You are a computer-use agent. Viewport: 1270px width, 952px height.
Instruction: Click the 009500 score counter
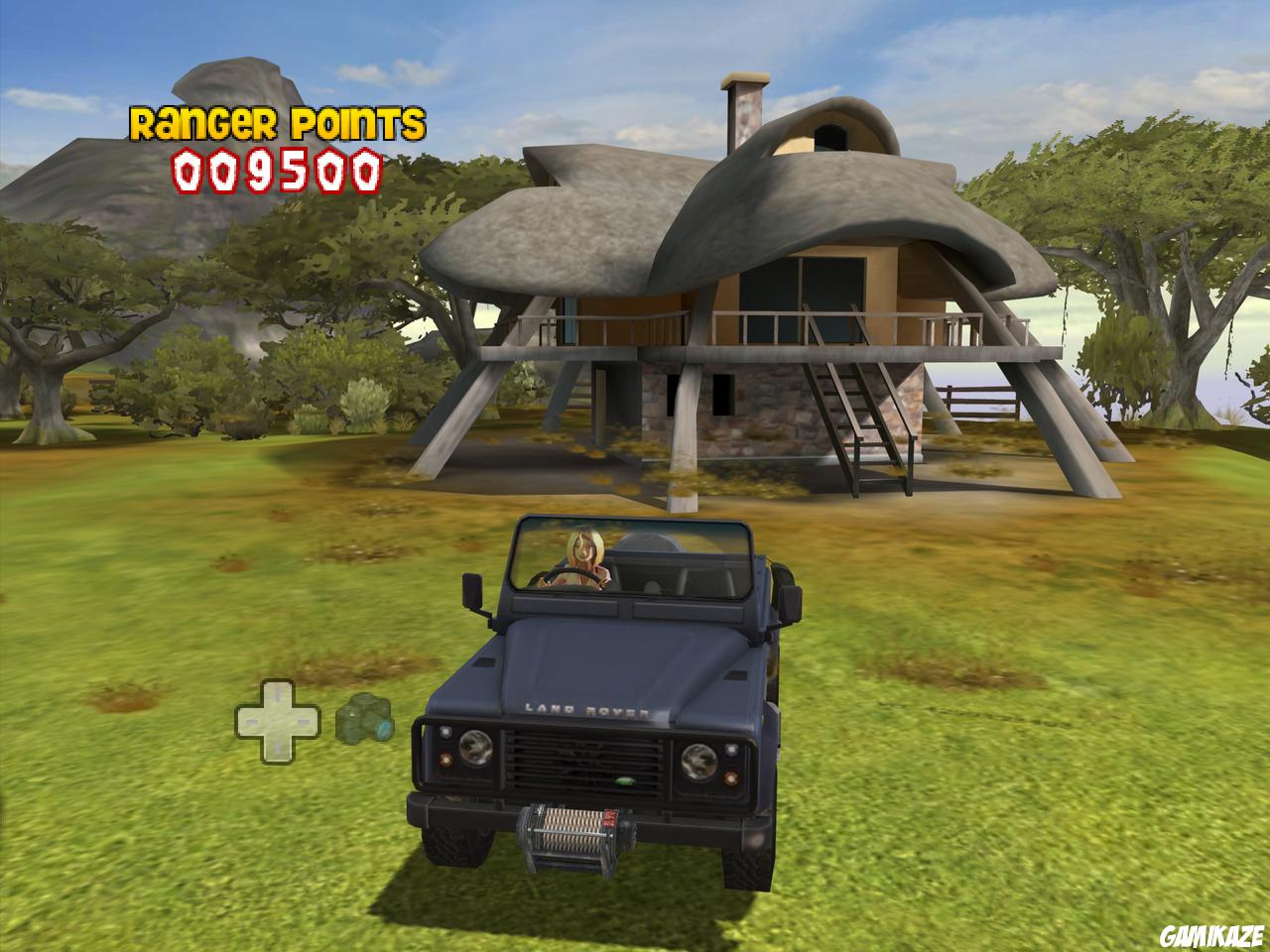click(273, 169)
